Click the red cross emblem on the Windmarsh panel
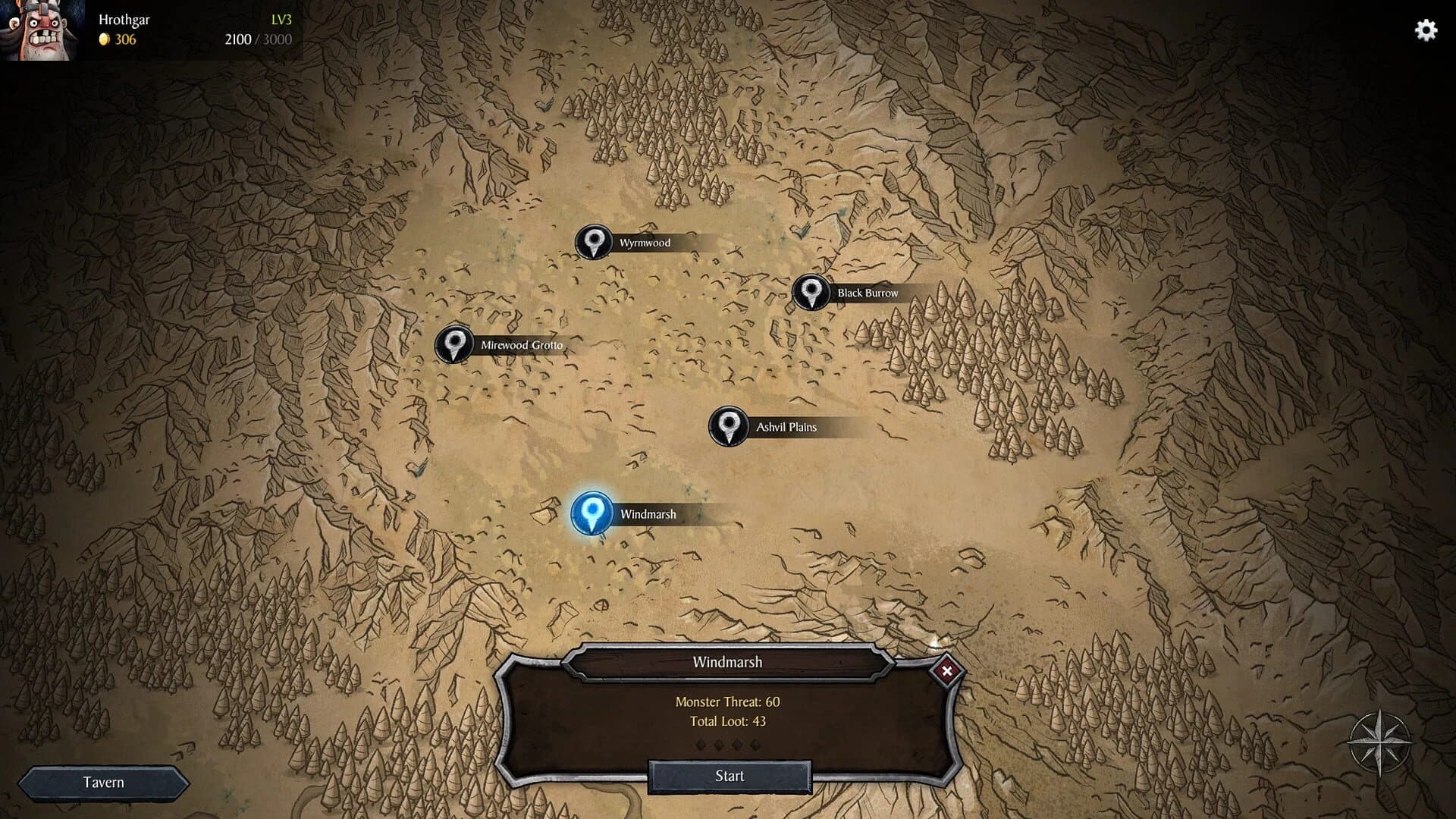Image resolution: width=1456 pixels, height=819 pixels. [x=947, y=671]
